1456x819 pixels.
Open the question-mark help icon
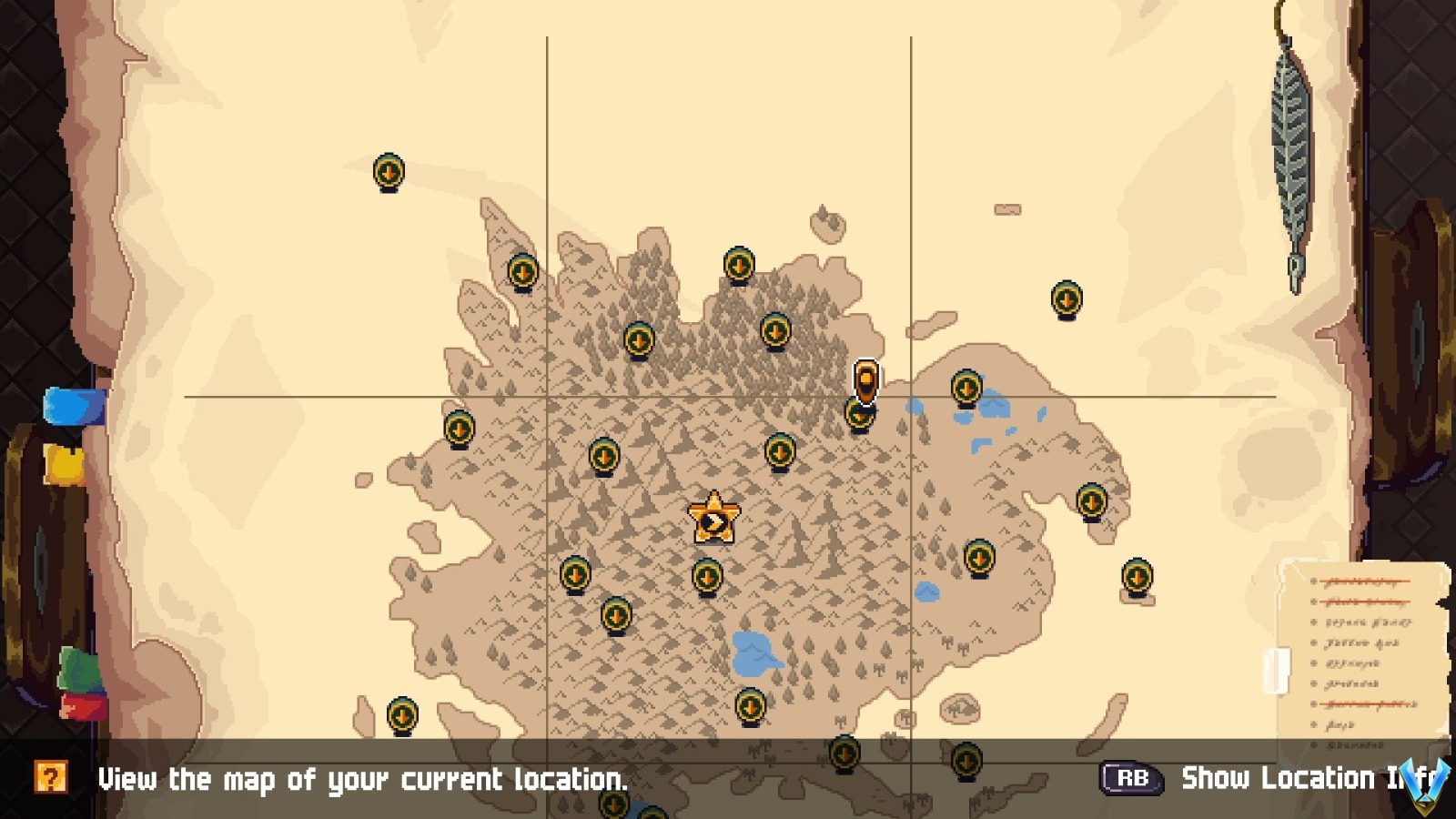(52, 778)
